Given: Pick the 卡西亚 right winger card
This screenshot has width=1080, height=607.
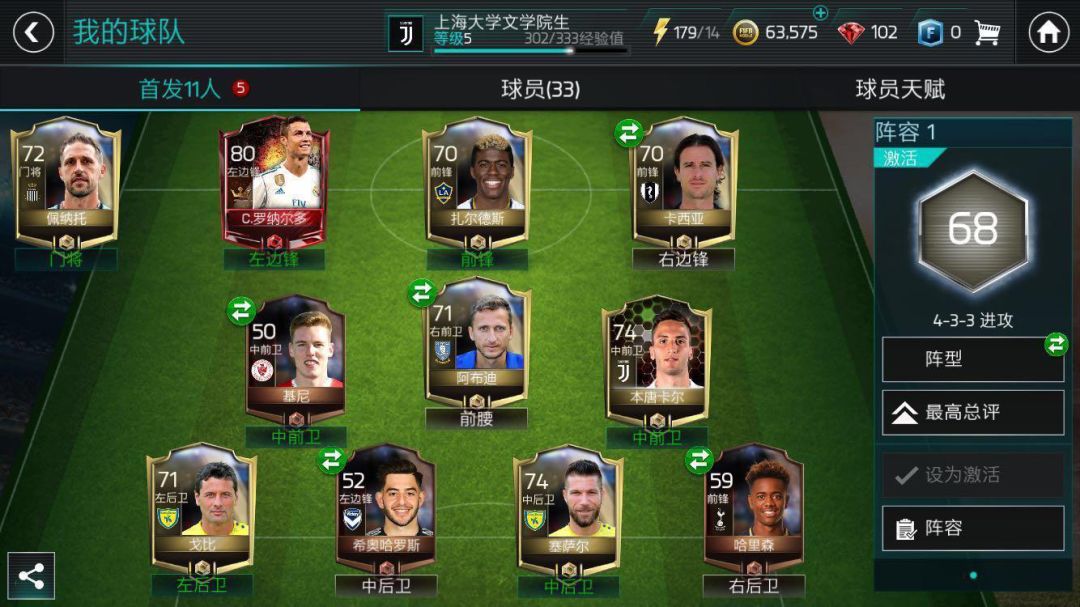Looking at the screenshot, I should [x=684, y=182].
